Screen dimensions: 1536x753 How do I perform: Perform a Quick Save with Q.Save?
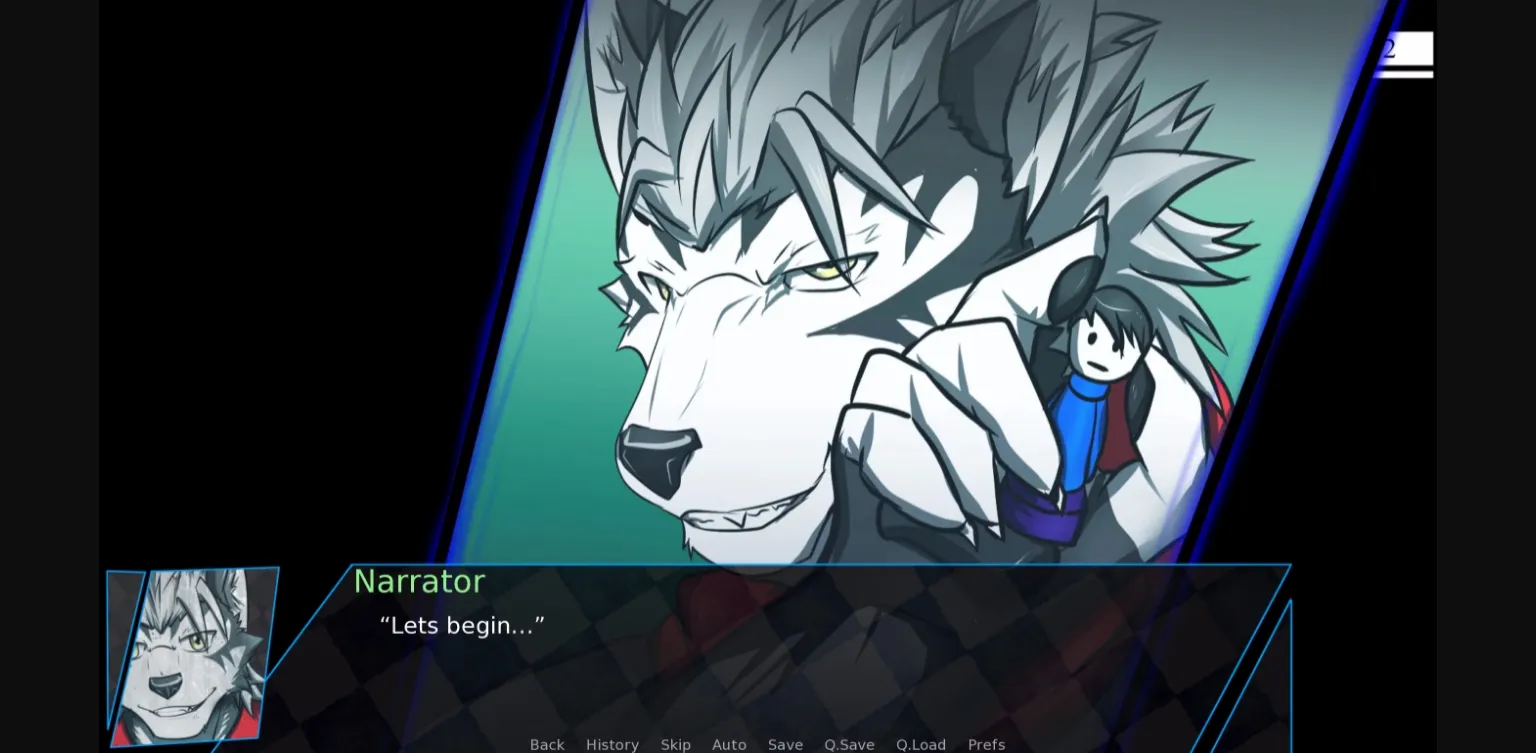848,744
